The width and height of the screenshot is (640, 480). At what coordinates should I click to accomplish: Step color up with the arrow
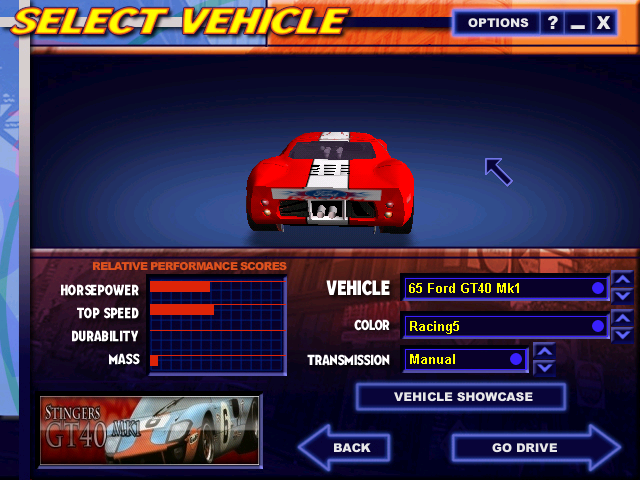click(x=622, y=318)
